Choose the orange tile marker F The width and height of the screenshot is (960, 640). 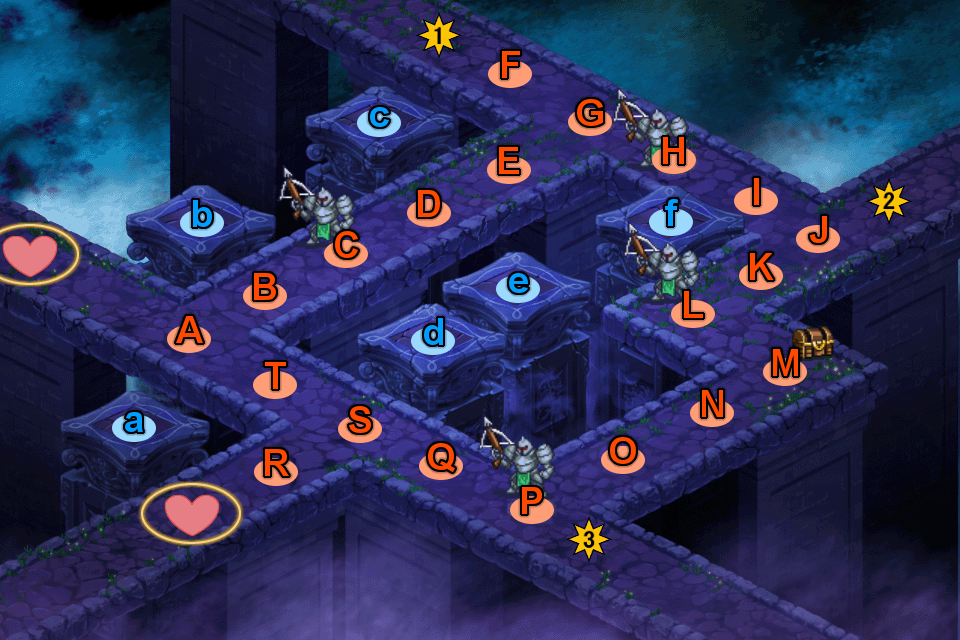pos(510,68)
